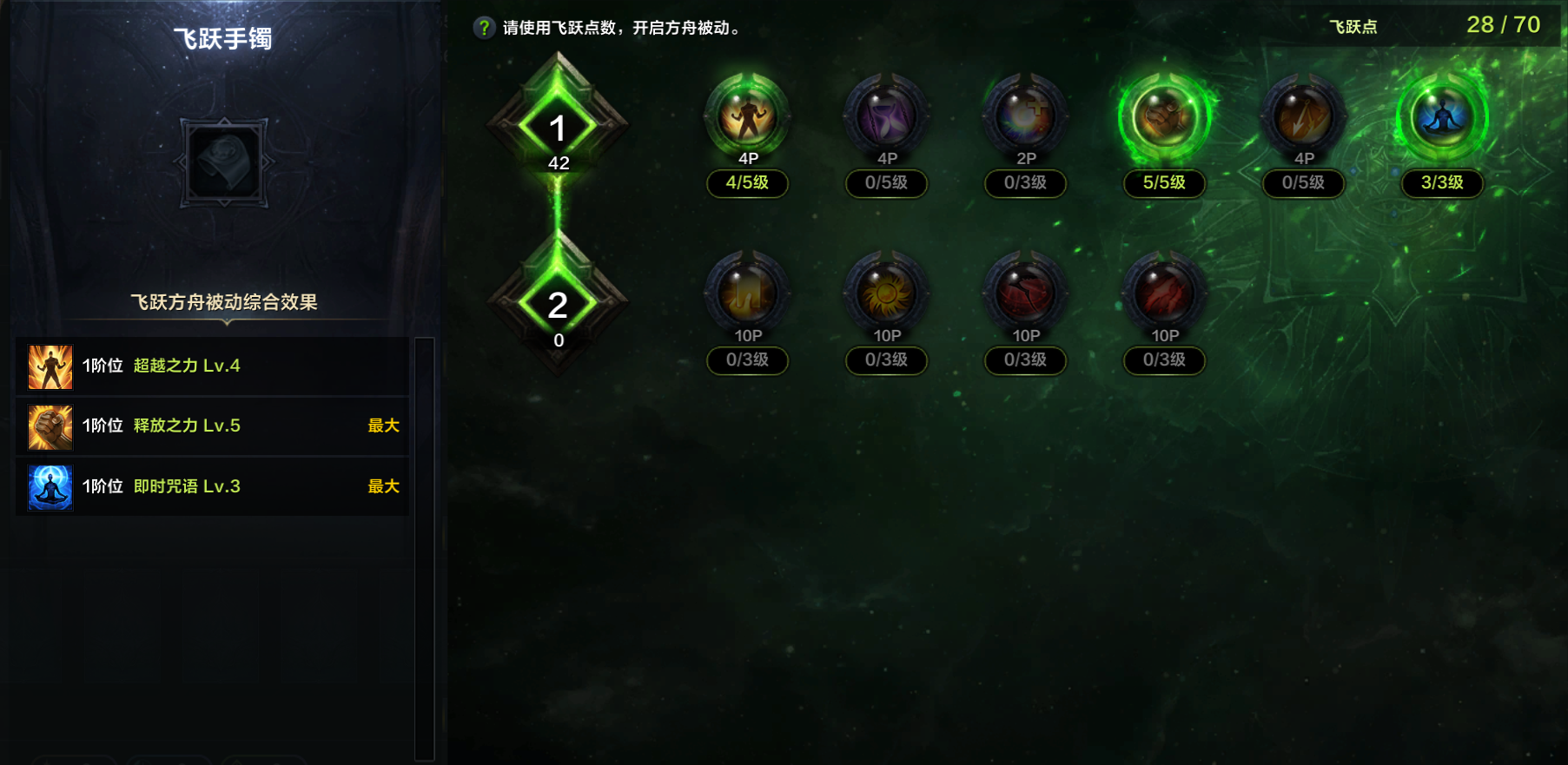Select the tier 1 diamond node
Image resolution: width=1568 pixels, height=765 pixels.
(x=558, y=129)
